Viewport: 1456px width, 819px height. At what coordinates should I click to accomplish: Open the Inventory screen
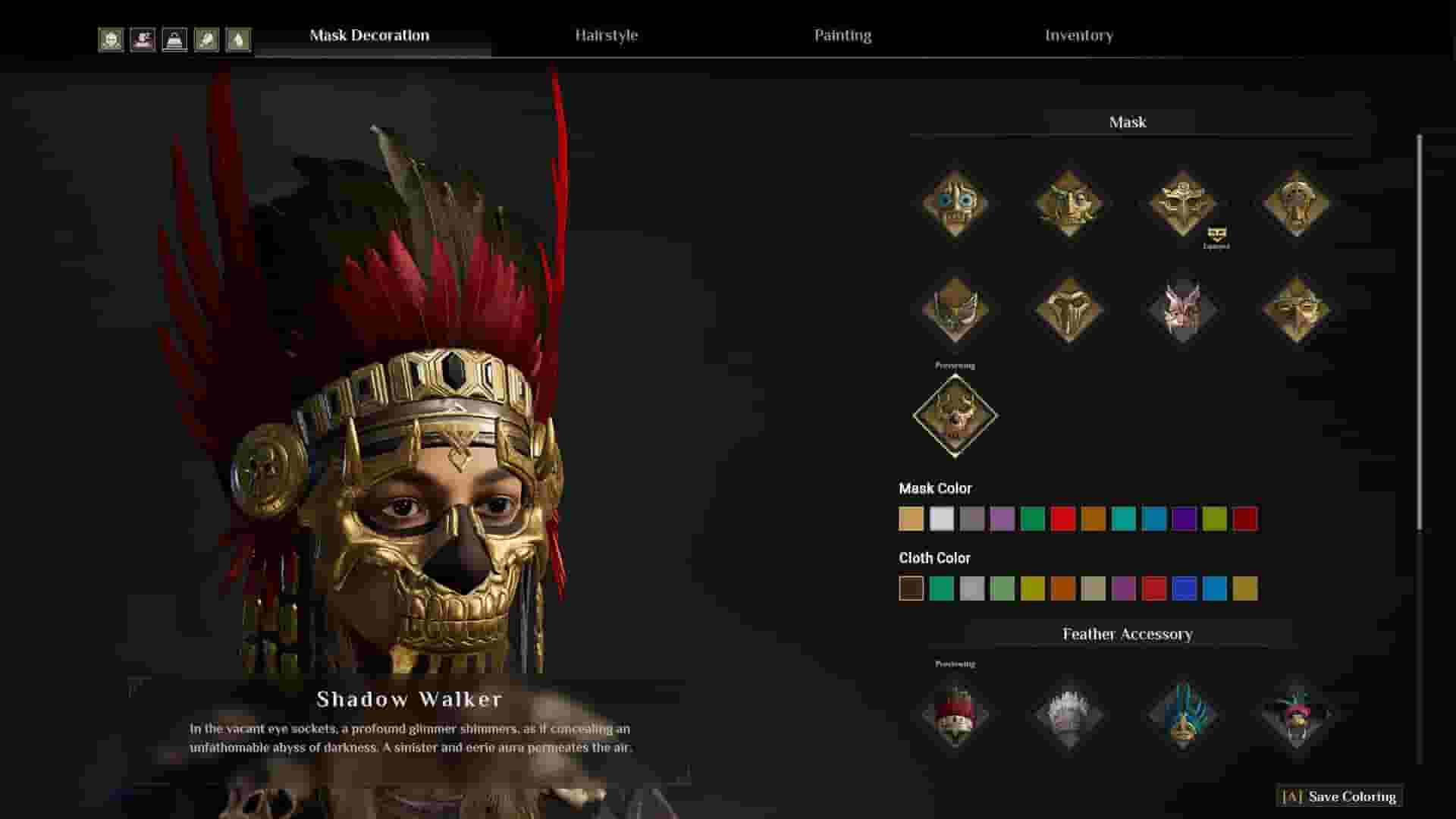click(1079, 35)
